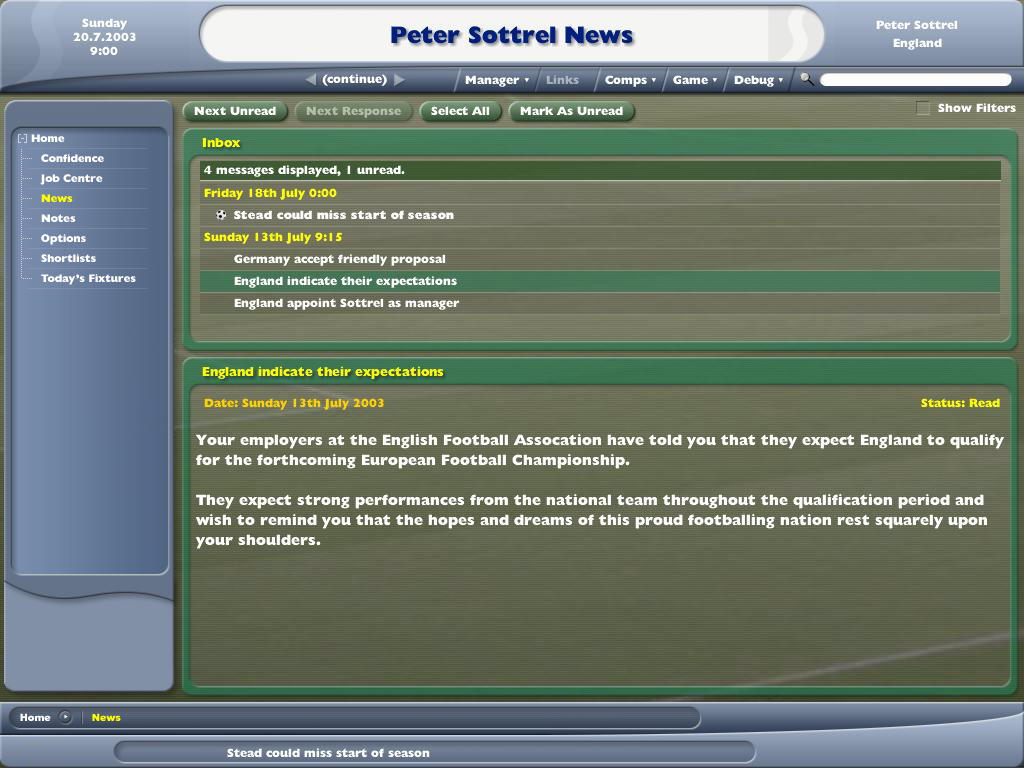Screen dimensions: 1024x768
Task: Go to the Confidence page
Action: pyautogui.click(x=72, y=158)
